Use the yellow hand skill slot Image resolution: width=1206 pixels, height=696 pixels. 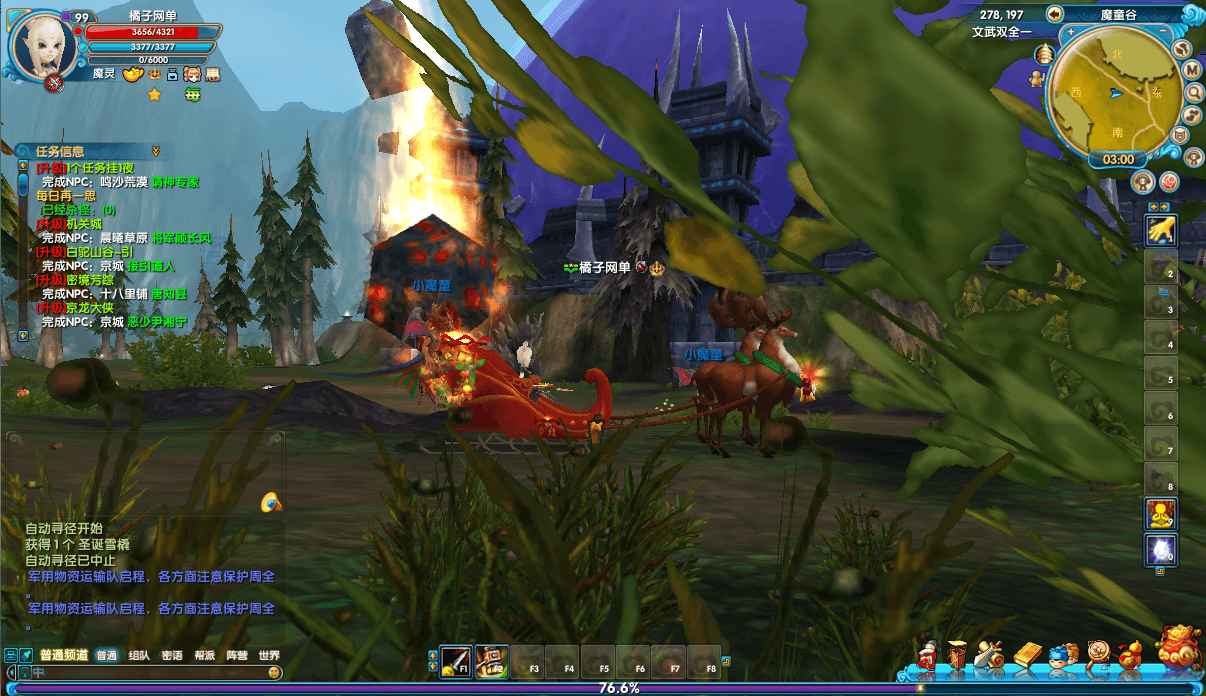pos(1160,231)
